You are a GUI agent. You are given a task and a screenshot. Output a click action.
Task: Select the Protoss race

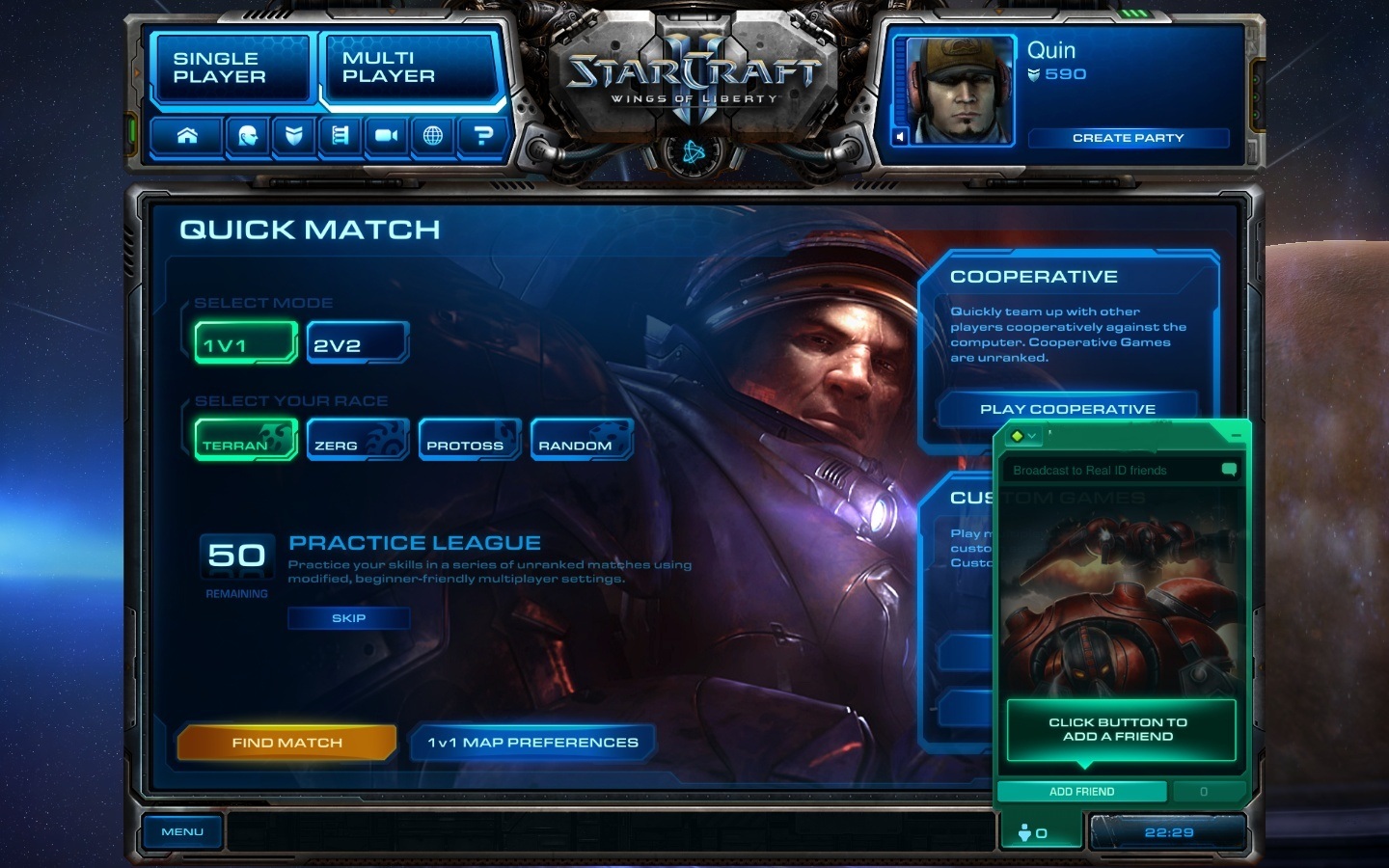click(x=469, y=441)
